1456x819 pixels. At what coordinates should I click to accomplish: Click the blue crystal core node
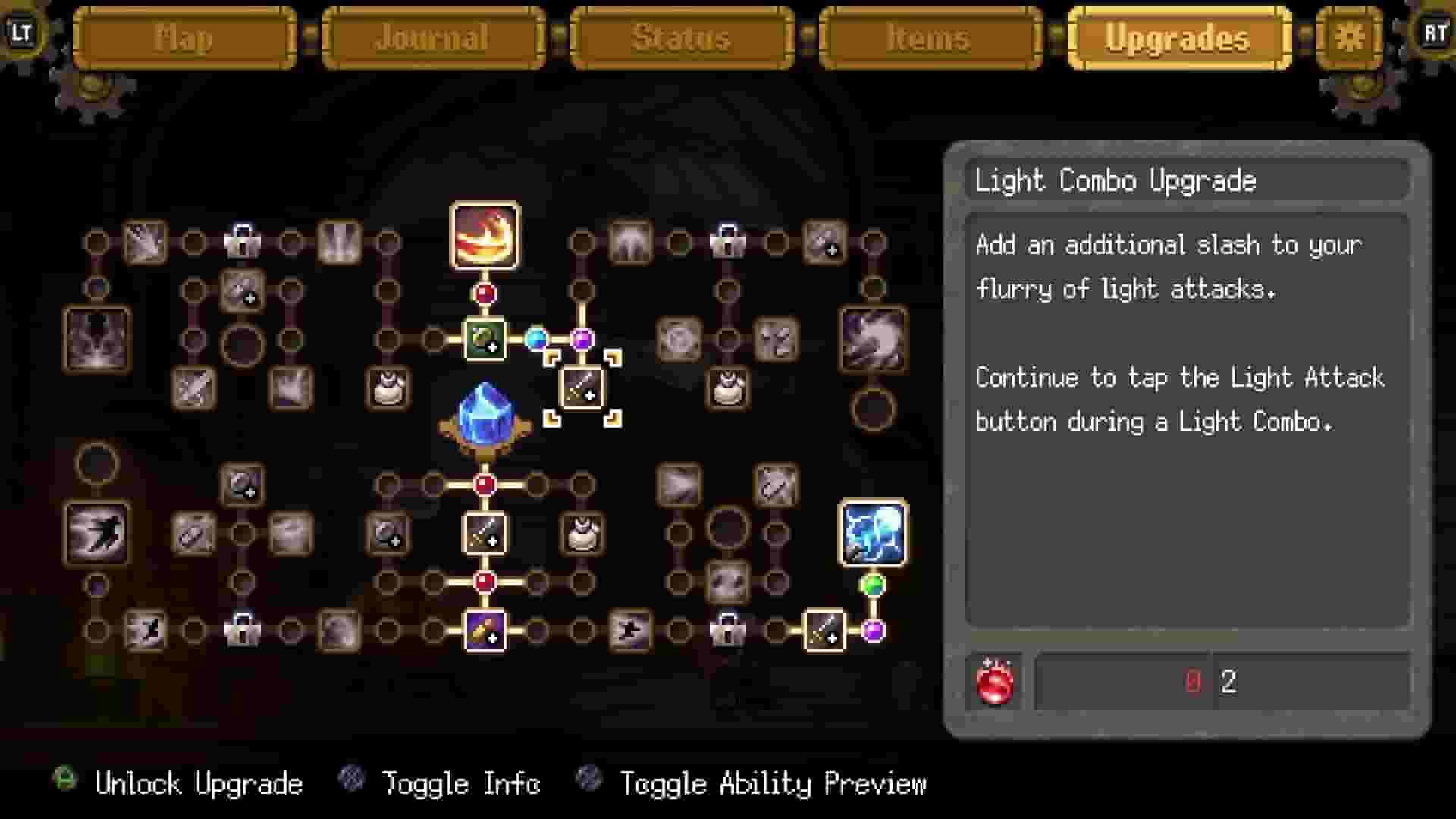[x=484, y=413]
